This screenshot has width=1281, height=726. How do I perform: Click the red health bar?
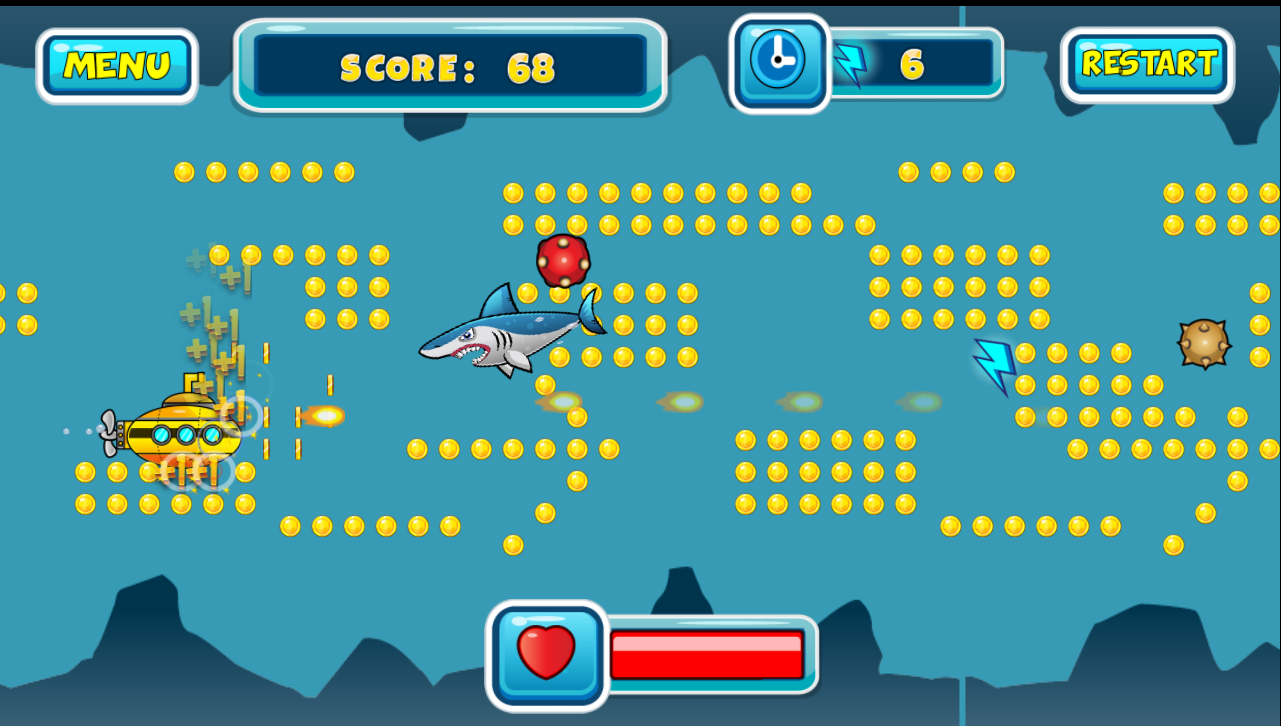707,655
